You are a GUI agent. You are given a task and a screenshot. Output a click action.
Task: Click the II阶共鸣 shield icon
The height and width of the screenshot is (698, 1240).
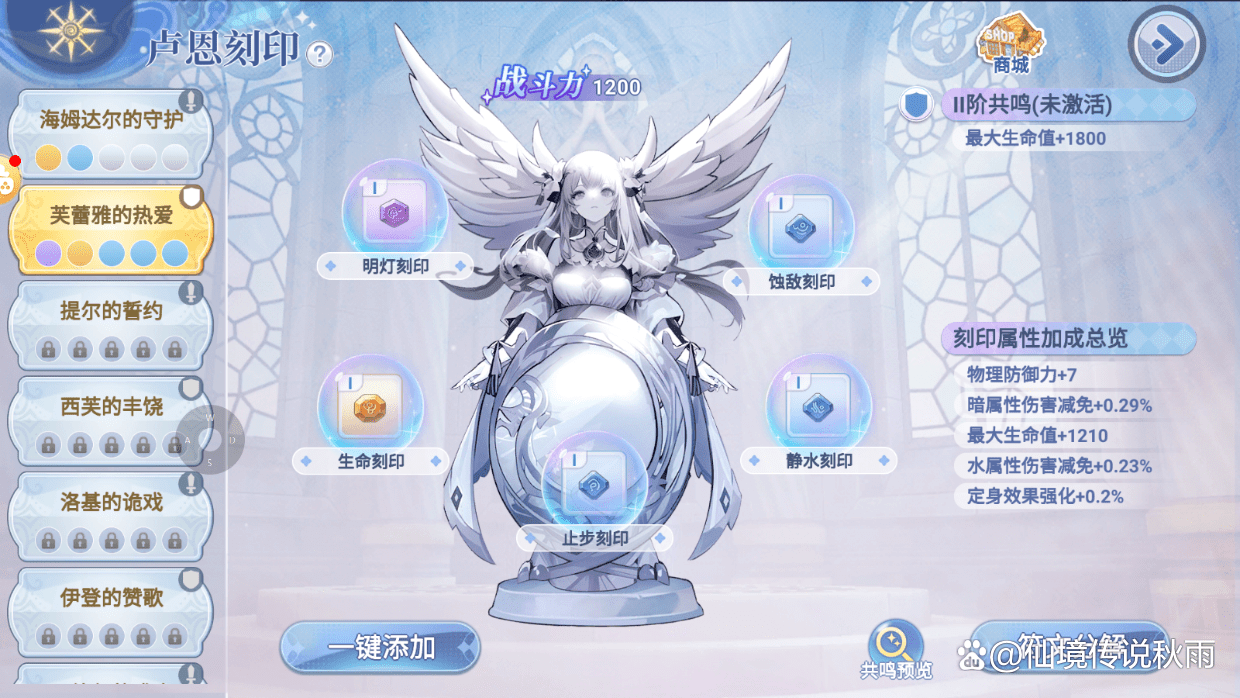coord(916,105)
